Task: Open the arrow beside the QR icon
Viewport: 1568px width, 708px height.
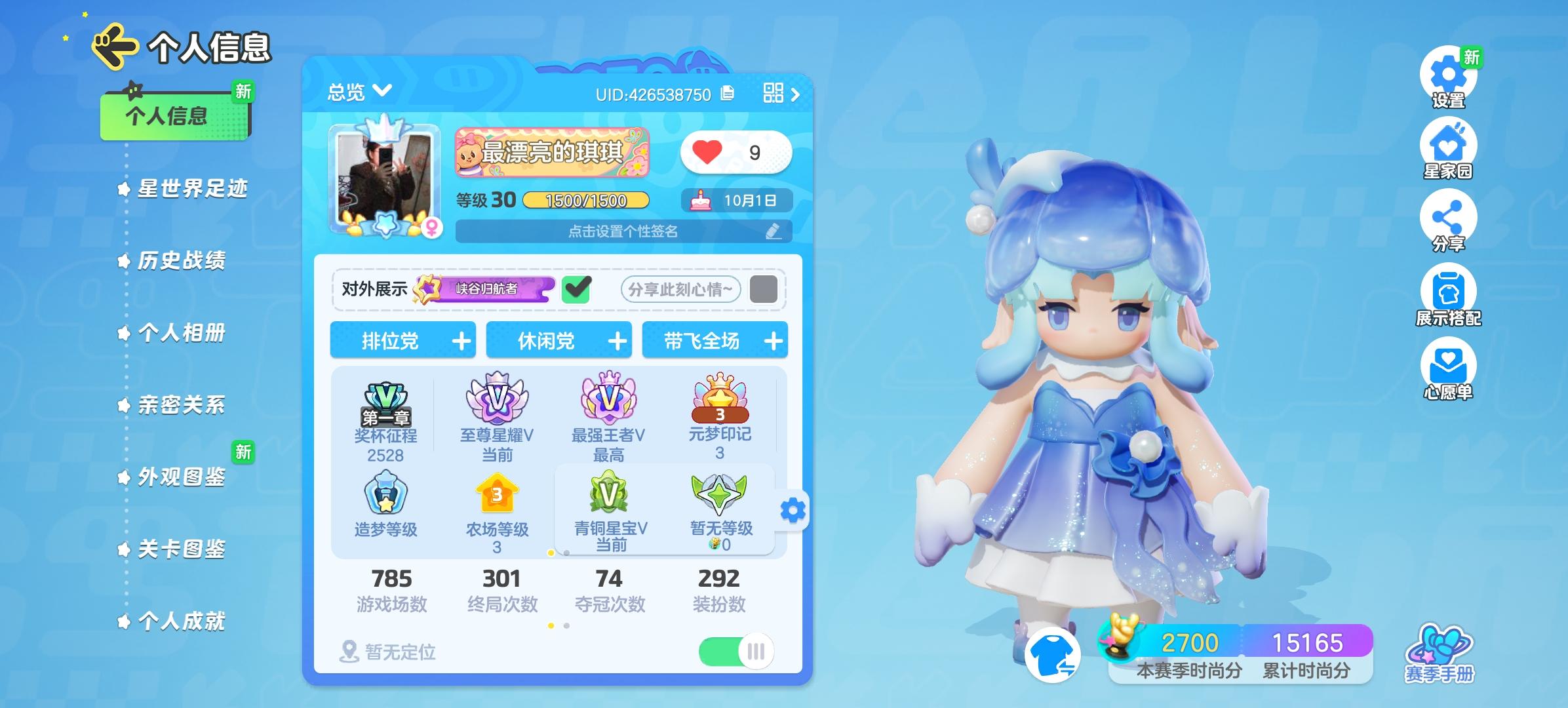Action: pos(794,94)
